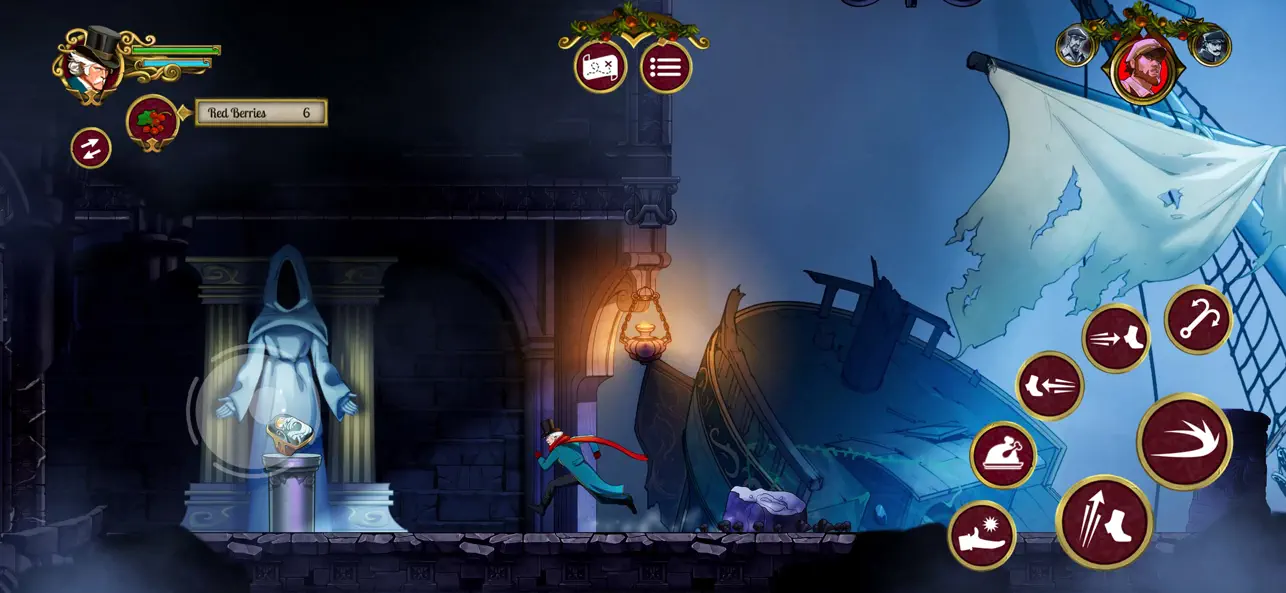Image resolution: width=1286 pixels, height=593 pixels.
Task: Choose the grey mustached companion on the right
Action: coord(1211,47)
